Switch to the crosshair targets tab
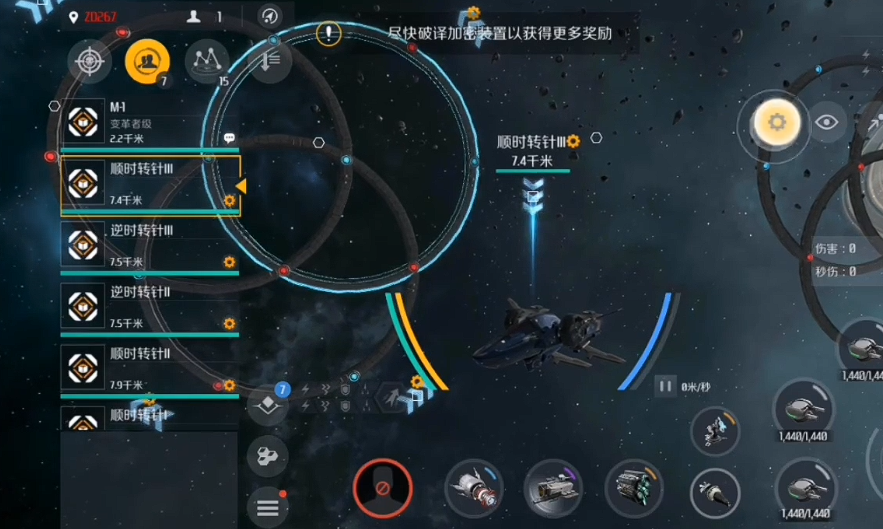 pos(90,62)
